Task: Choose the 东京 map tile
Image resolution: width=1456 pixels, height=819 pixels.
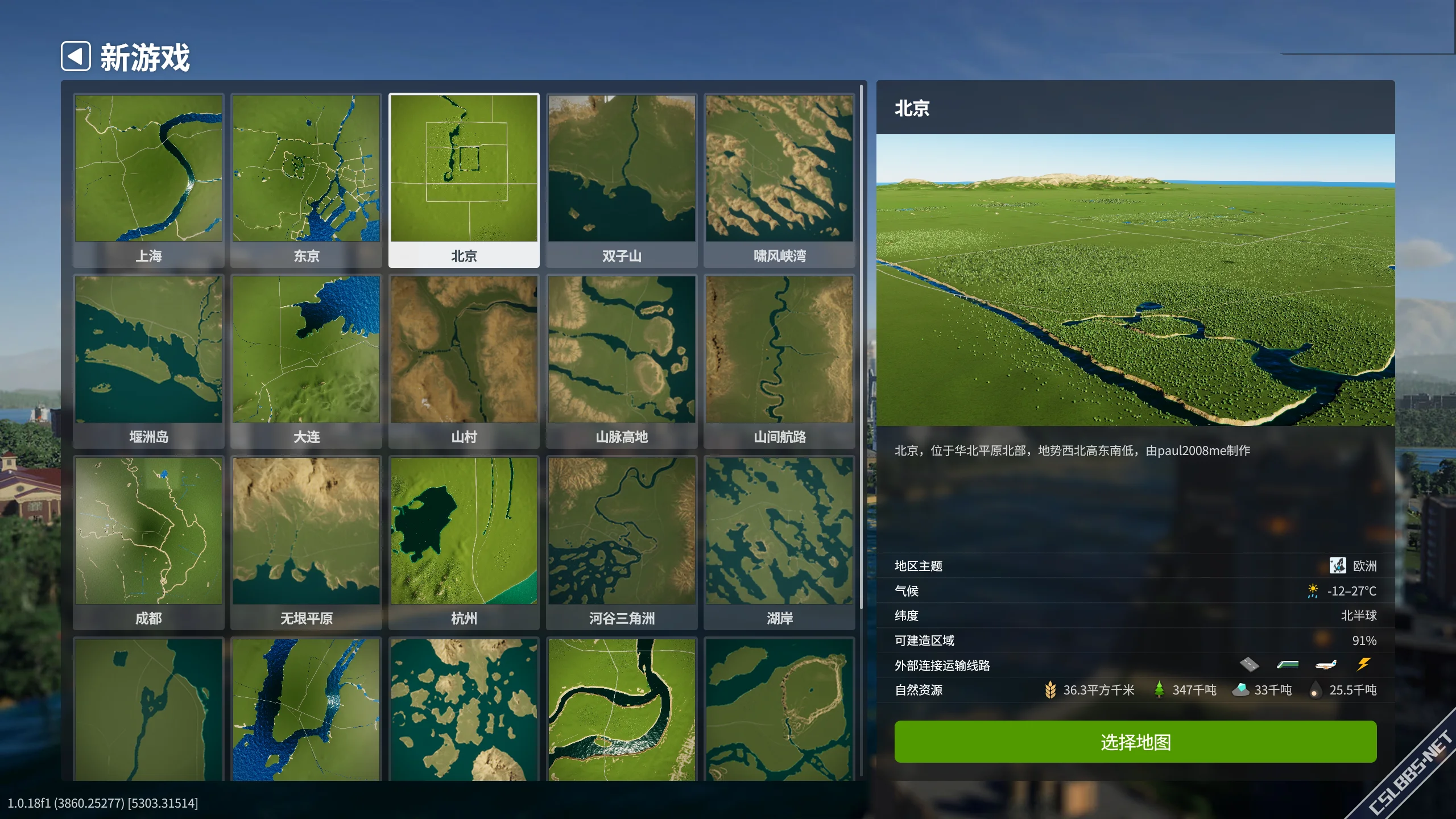Action: pyautogui.click(x=306, y=169)
